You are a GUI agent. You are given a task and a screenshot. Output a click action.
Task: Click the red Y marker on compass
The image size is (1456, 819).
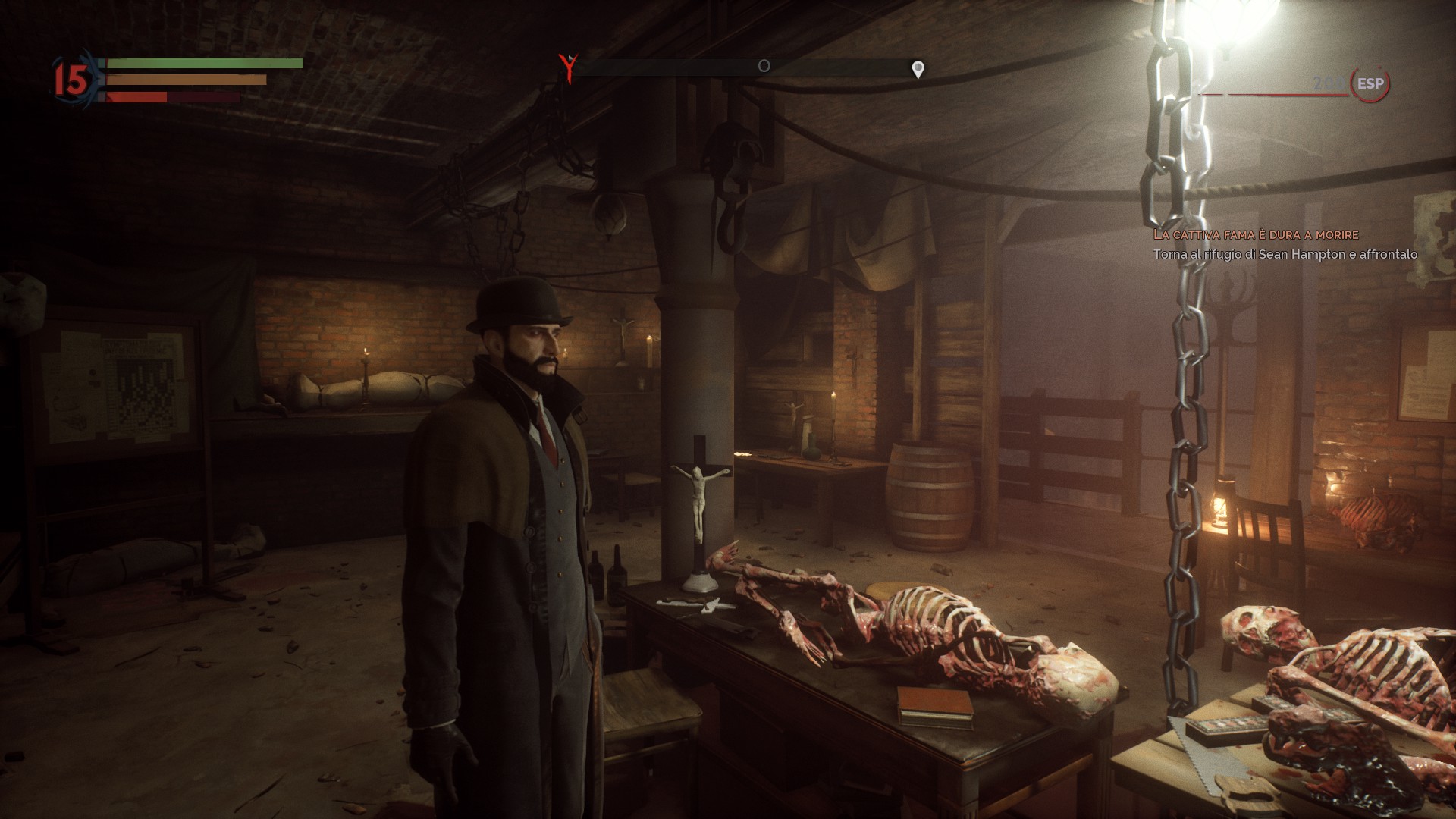click(x=567, y=67)
